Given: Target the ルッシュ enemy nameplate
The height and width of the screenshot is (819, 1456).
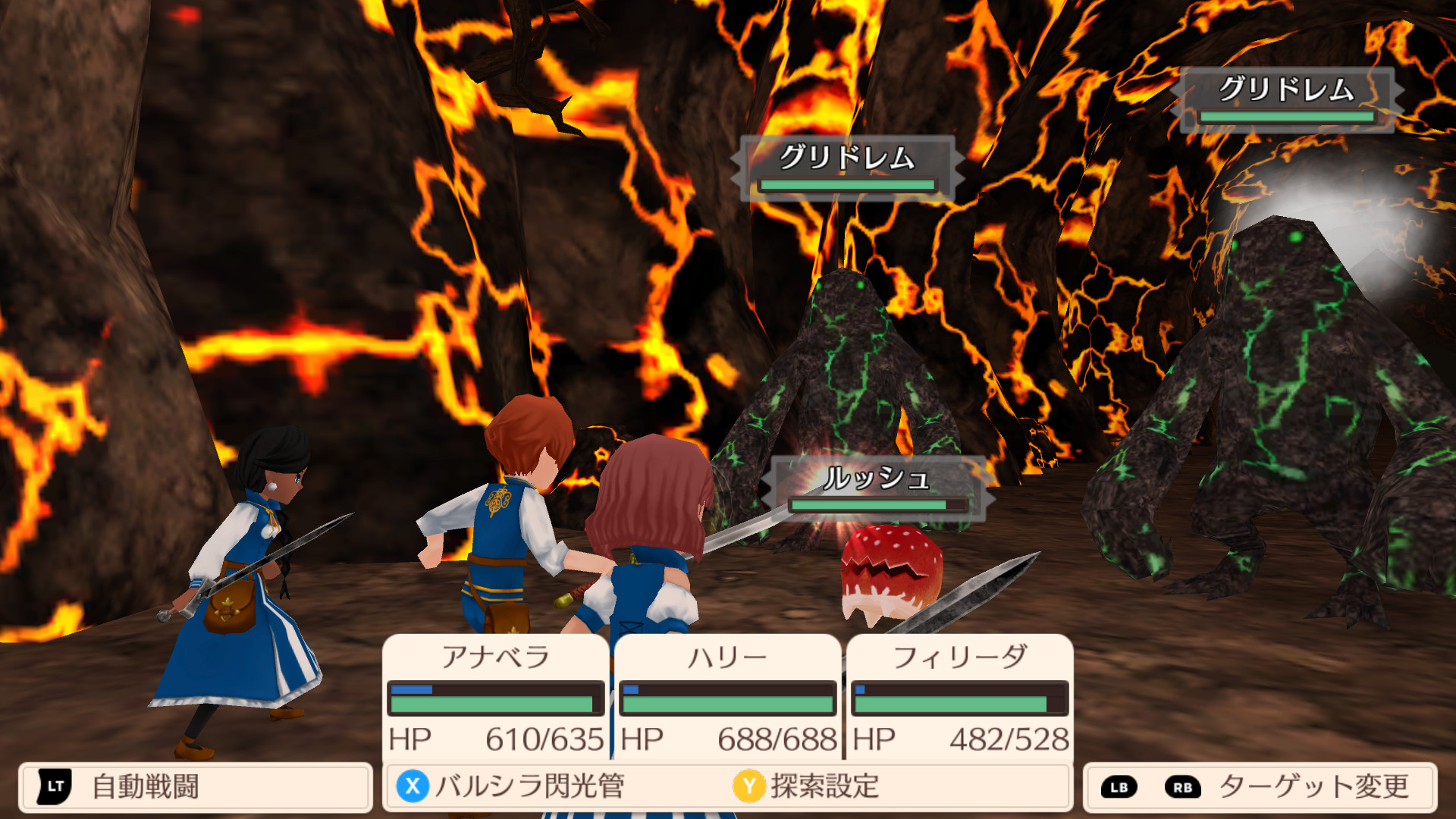Looking at the screenshot, I should tap(878, 488).
